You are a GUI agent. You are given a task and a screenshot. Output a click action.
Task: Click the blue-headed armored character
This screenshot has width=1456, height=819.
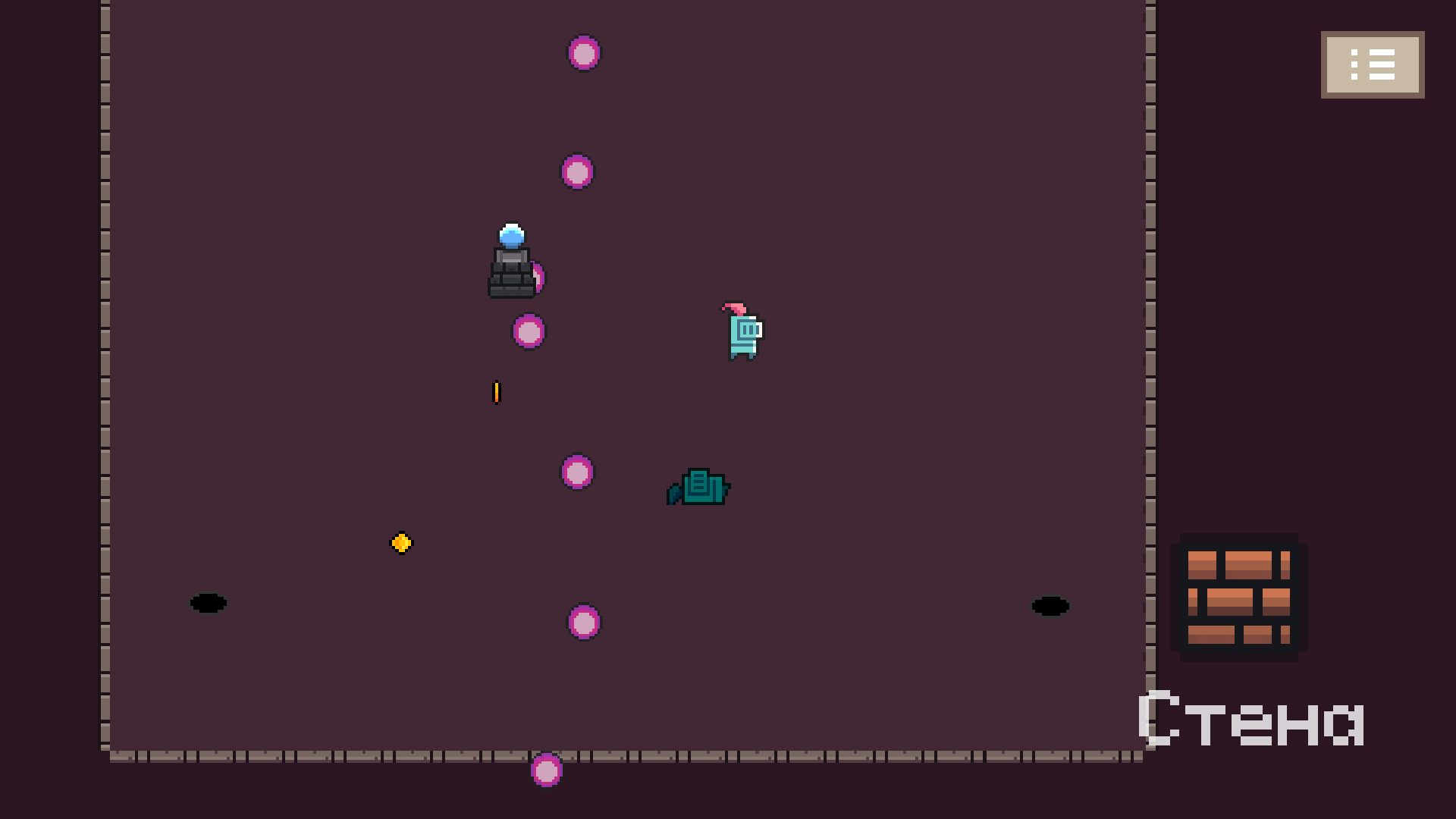click(x=512, y=265)
